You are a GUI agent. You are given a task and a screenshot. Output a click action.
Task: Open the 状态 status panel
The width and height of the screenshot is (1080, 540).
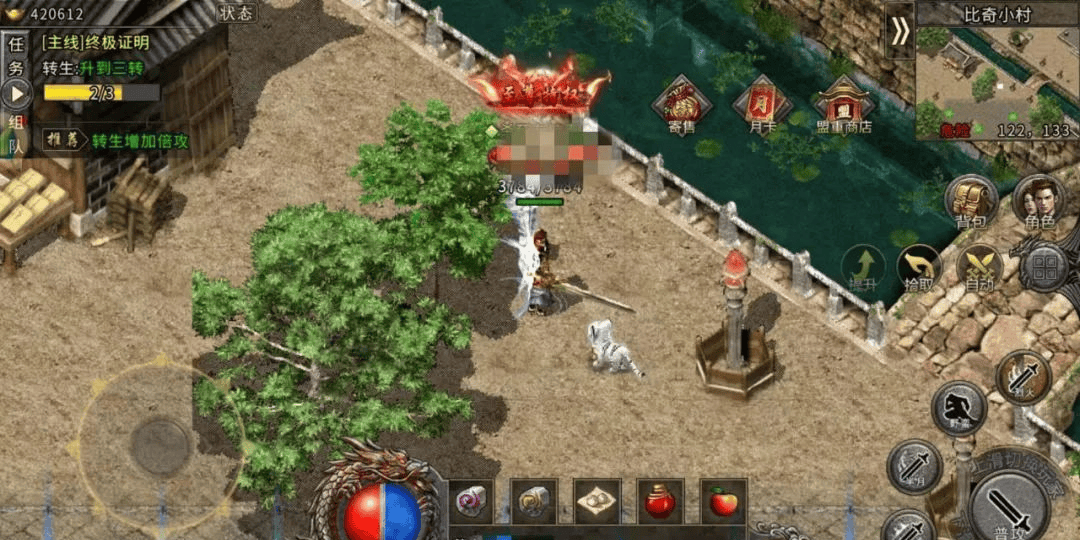tap(236, 13)
